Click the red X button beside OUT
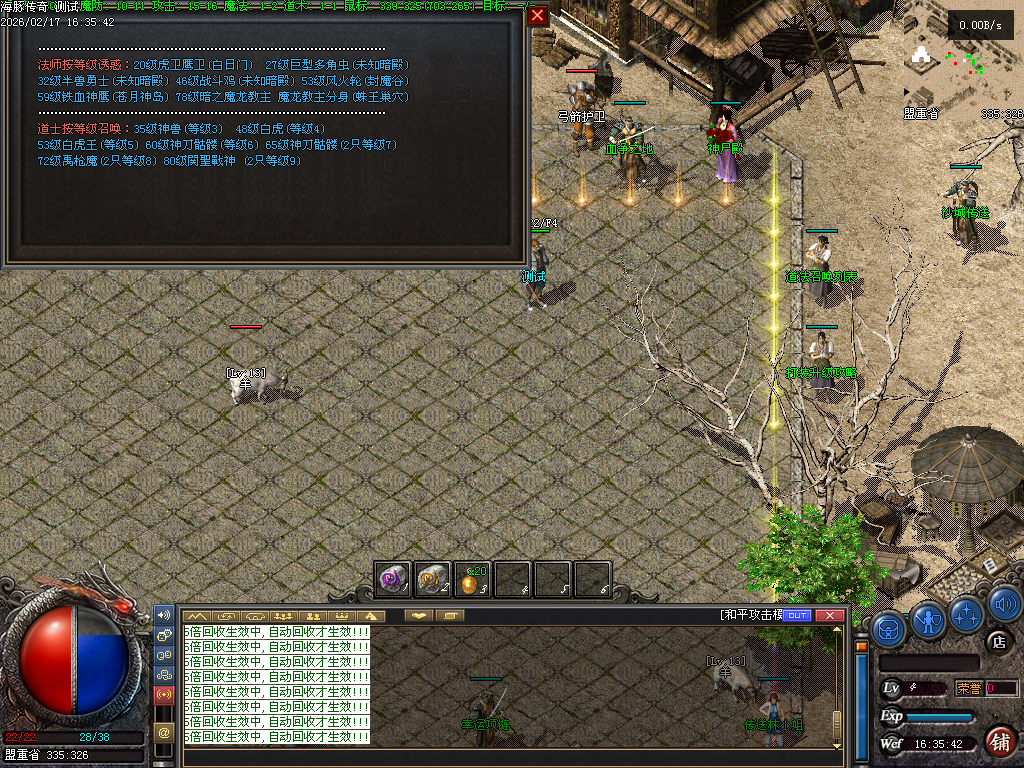This screenshot has height=768, width=1024. pyautogui.click(x=828, y=615)
